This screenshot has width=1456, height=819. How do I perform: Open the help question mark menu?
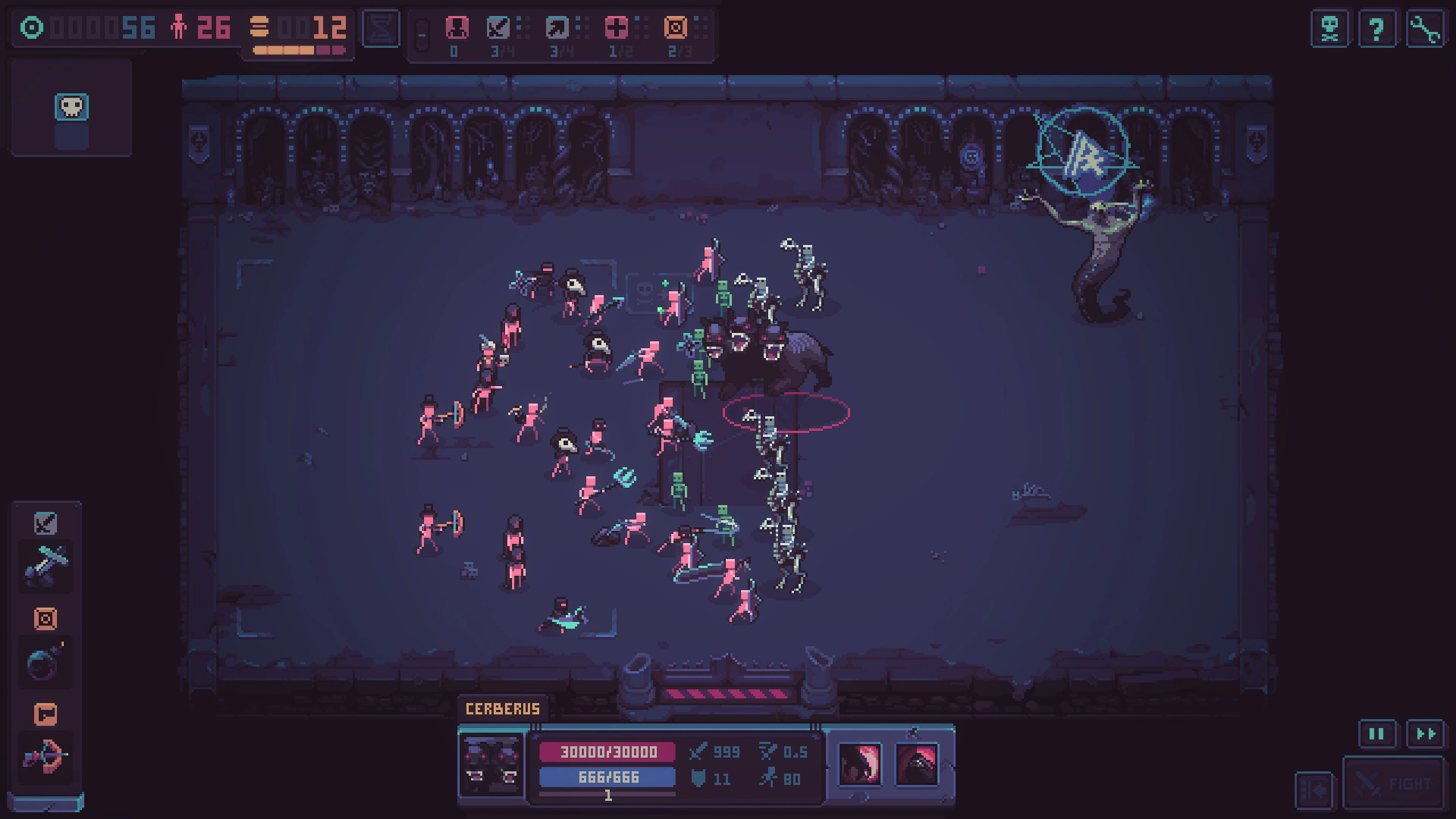pos(1376,27)
